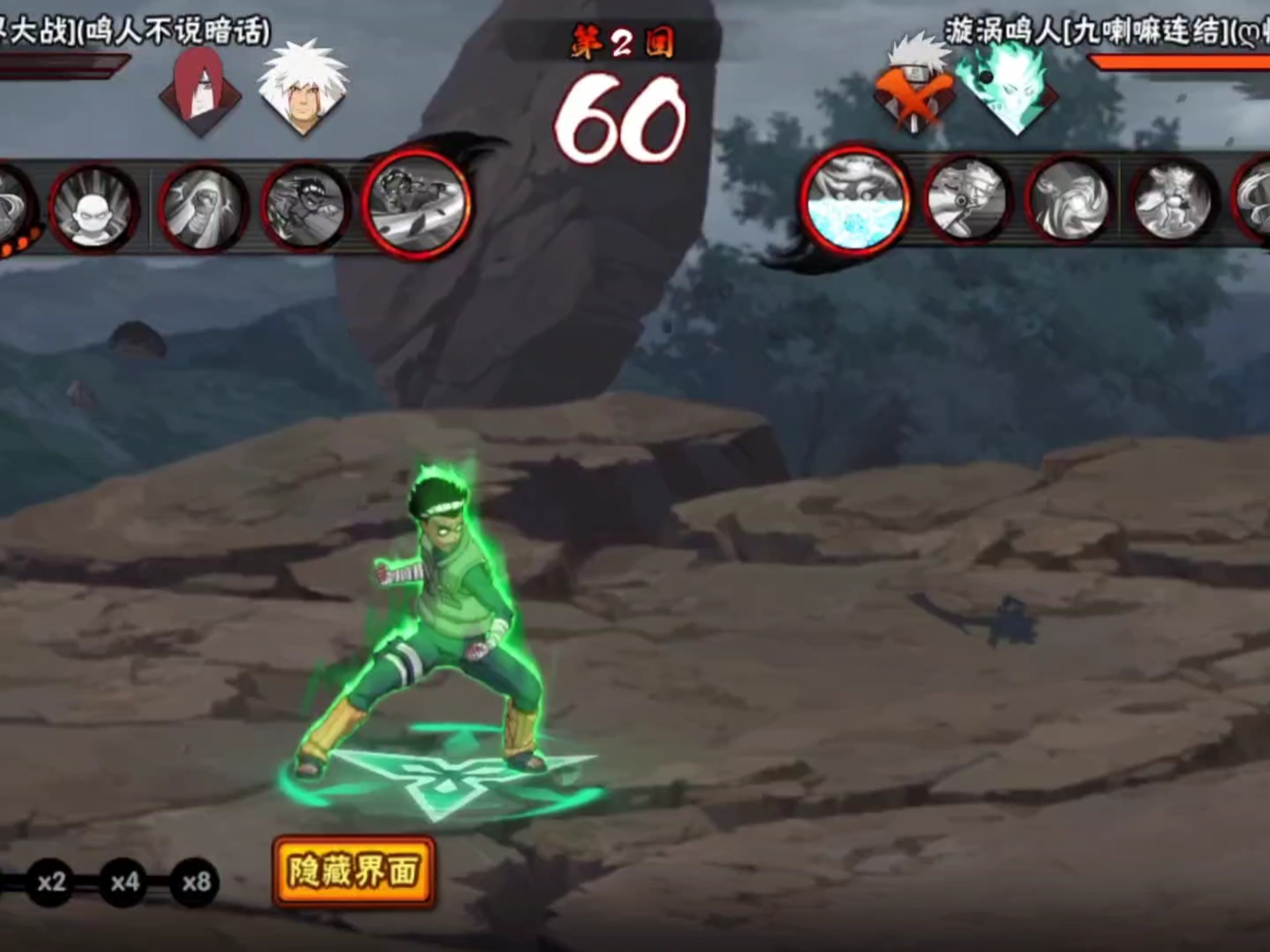Activate the Rock Lee dashing skill icon
The image size is (1270, 952).
coord(305,206)
